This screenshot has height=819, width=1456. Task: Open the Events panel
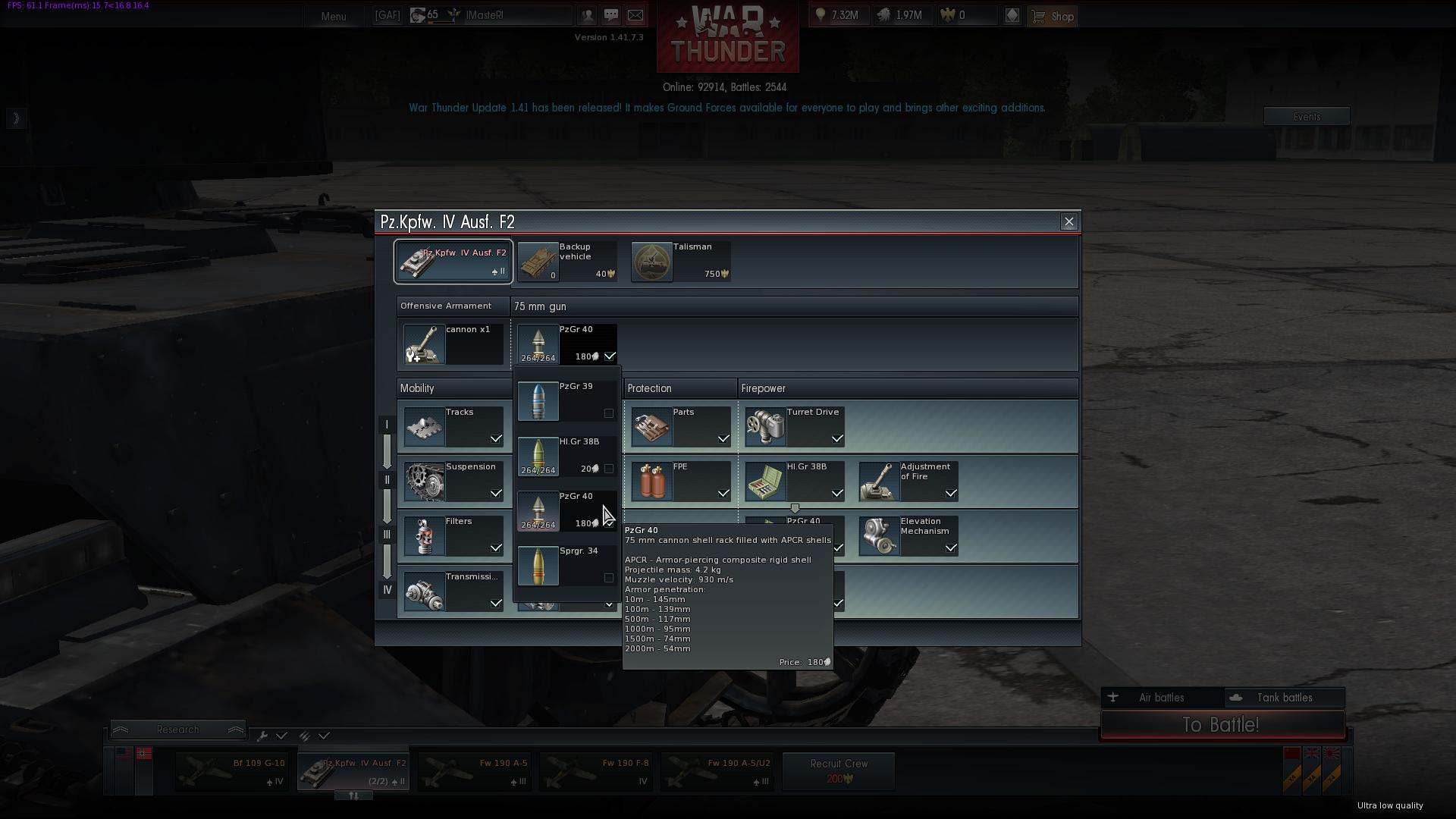(1306, 117)
